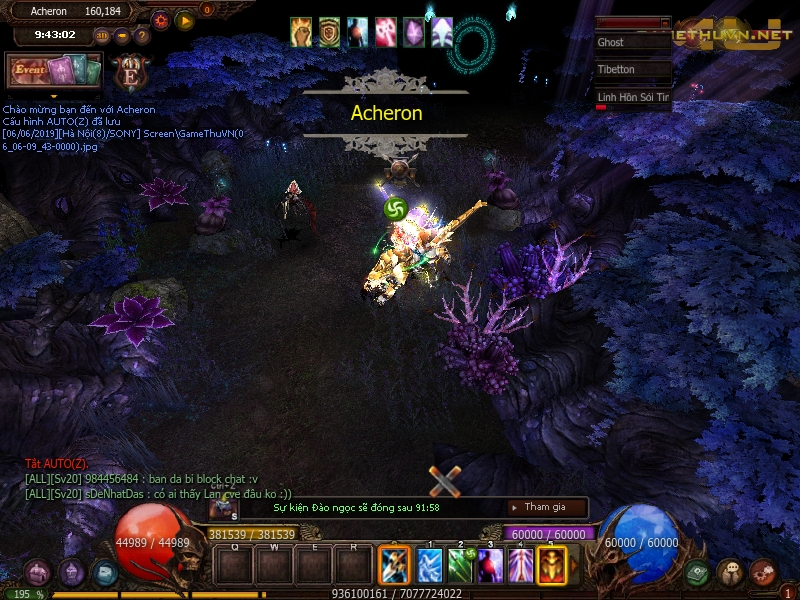Activate the golden armor skill in slot 5
The width and height of the screenshot is (800, 600).
pyautogui.click(x=552, y=565)
